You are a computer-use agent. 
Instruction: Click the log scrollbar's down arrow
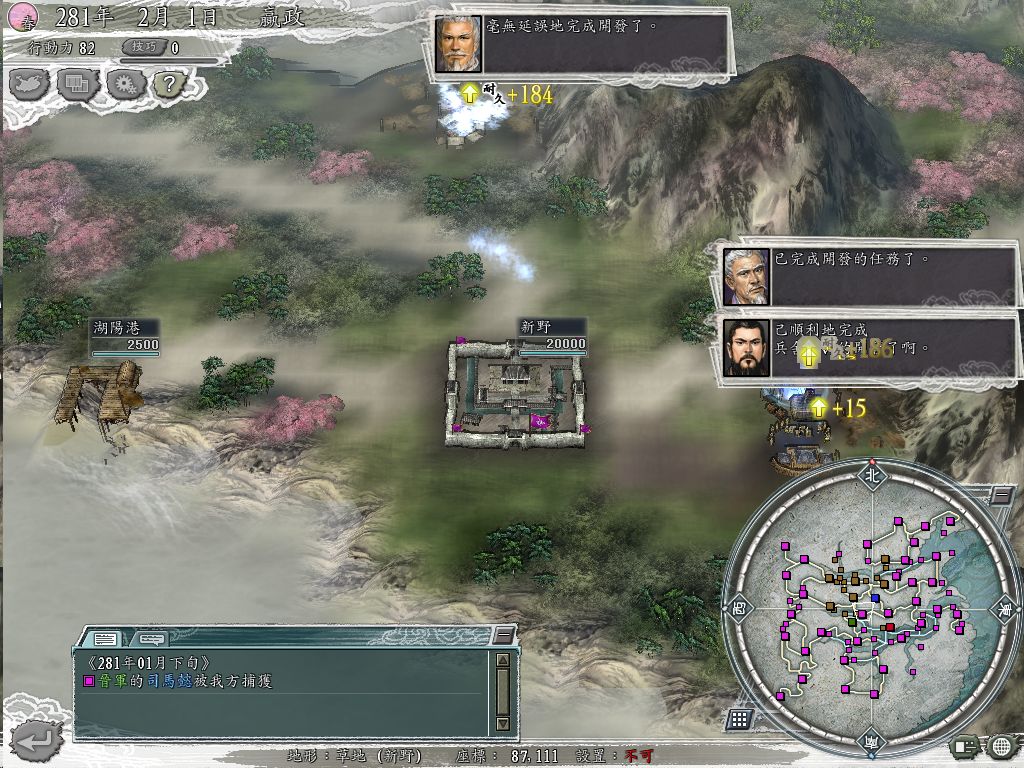(x=503, y=724)
